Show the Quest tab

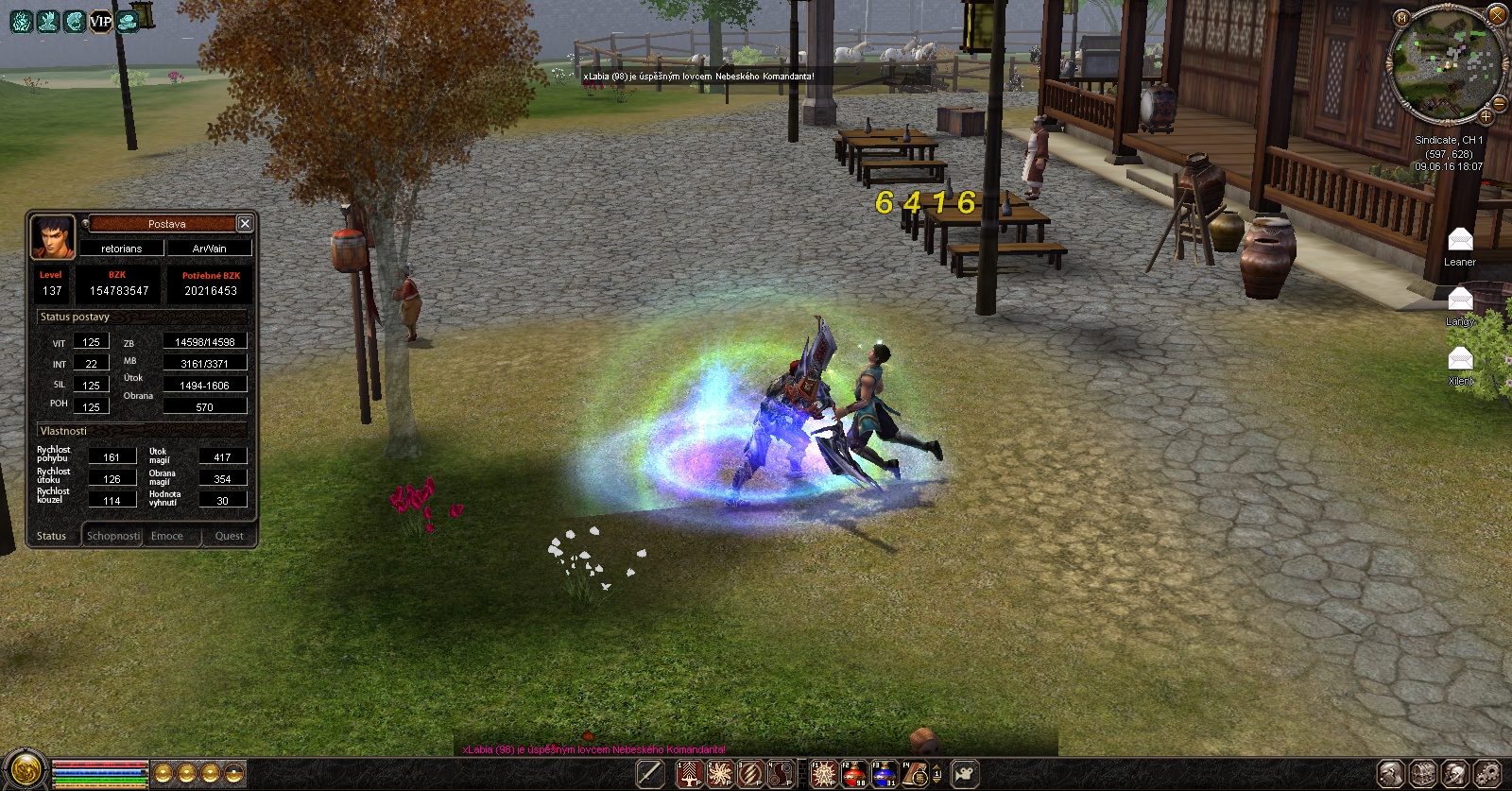[x=229, y=536]
